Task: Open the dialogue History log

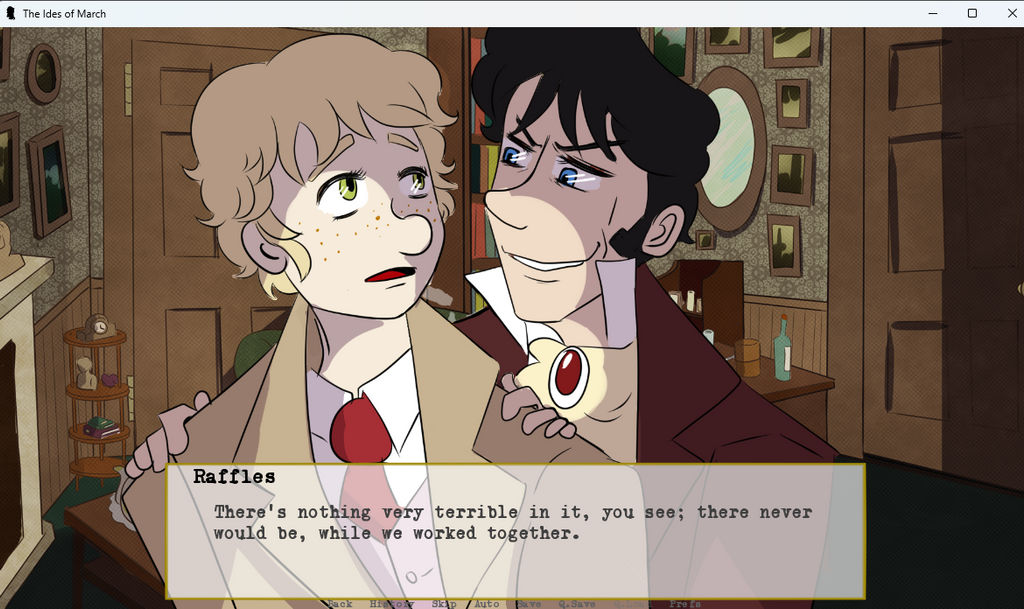Action: tap(391, 603)
